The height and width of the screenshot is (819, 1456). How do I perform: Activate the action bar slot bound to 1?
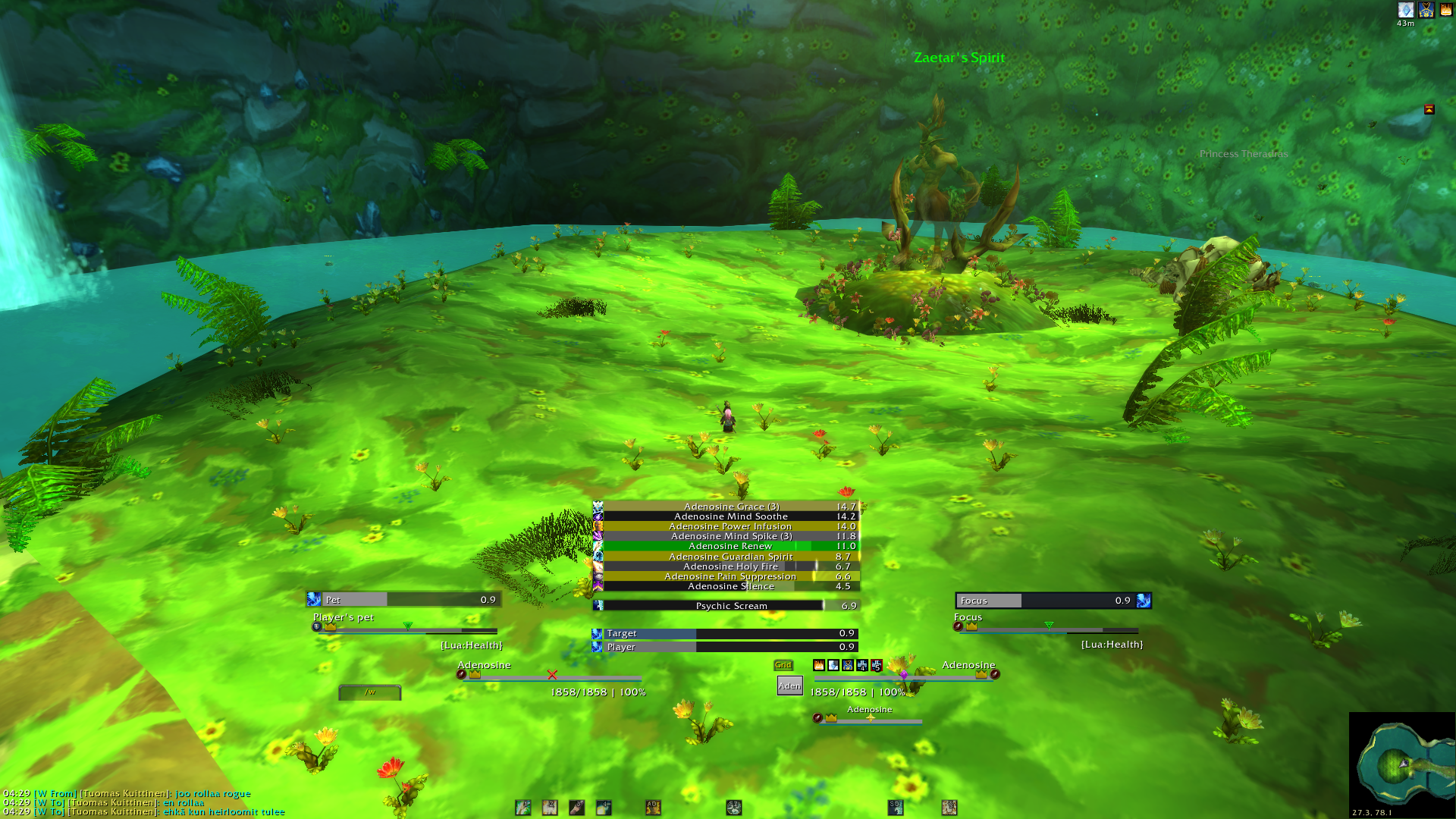pos(523,808)
